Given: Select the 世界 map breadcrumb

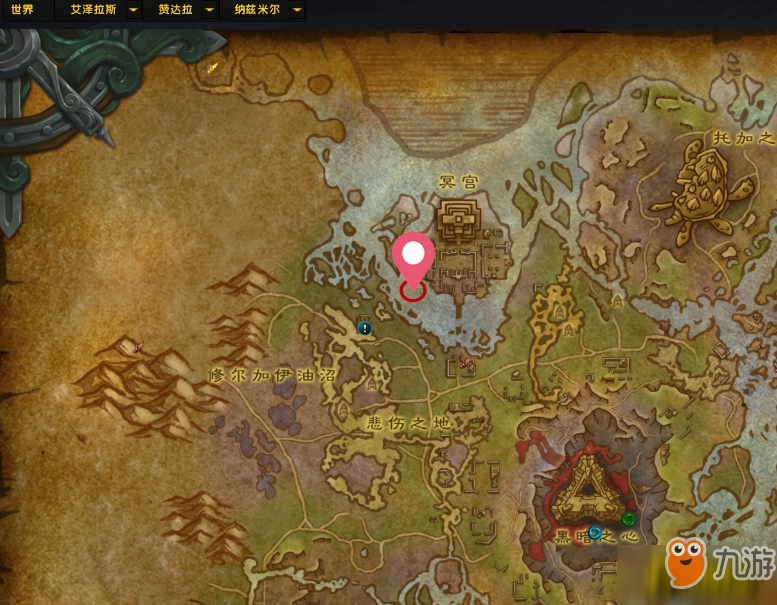Looking at the screenshot, I should point(22,10).
